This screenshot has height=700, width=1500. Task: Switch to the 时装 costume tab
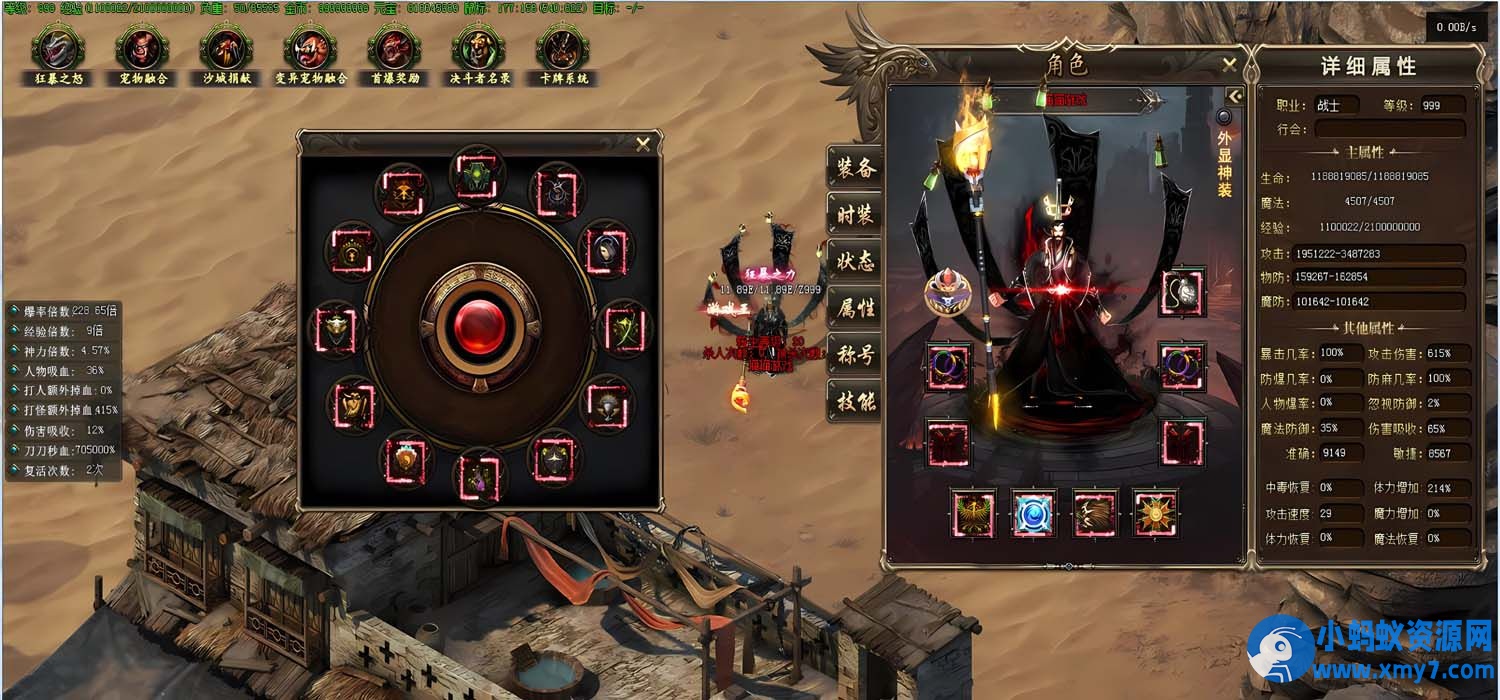pos(855,214)
